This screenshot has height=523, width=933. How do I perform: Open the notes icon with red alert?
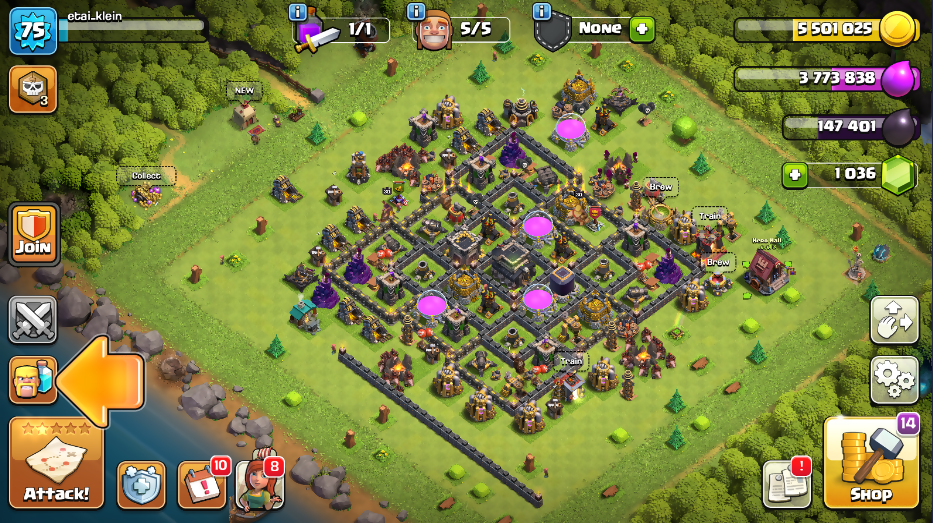tap(786, 484)
